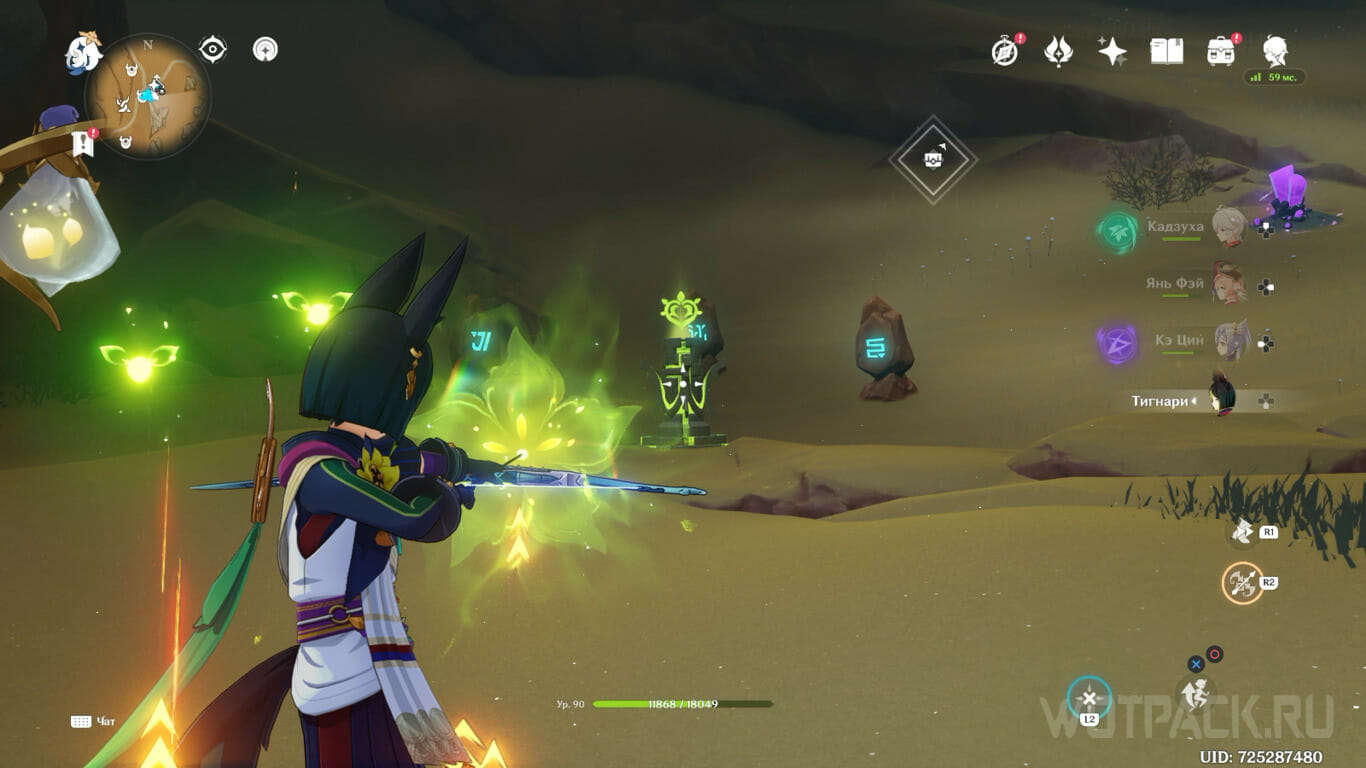Open the winged Battle Pass icon
This screenshot has height=768, width=1366.
click(x=1058, y=51)
